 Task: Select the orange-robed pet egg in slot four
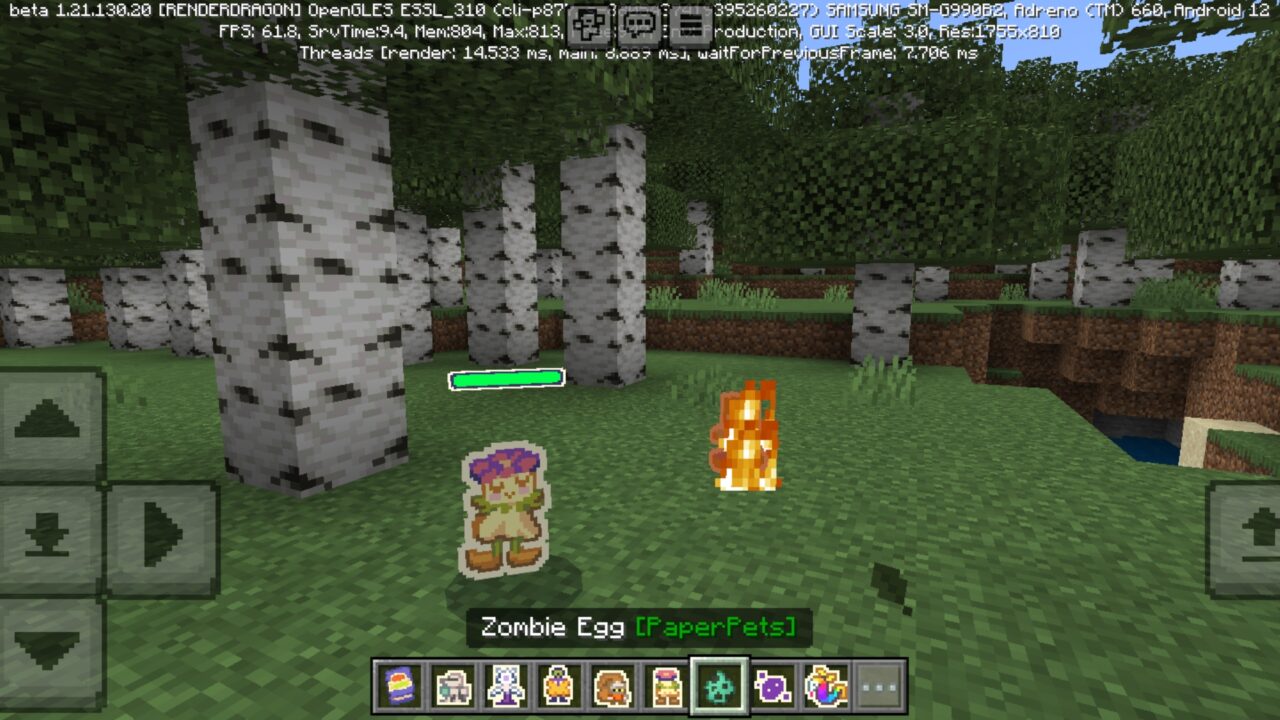[x=558, y=688]
